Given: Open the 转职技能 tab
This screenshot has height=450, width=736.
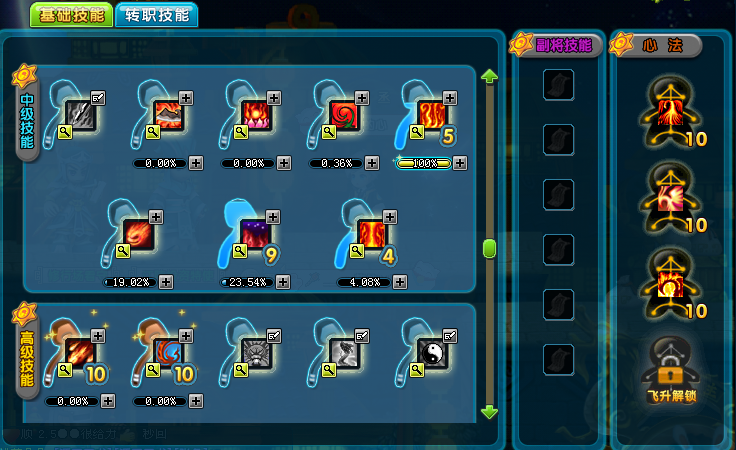Looking at the screenshot, I should coord(156,16).
